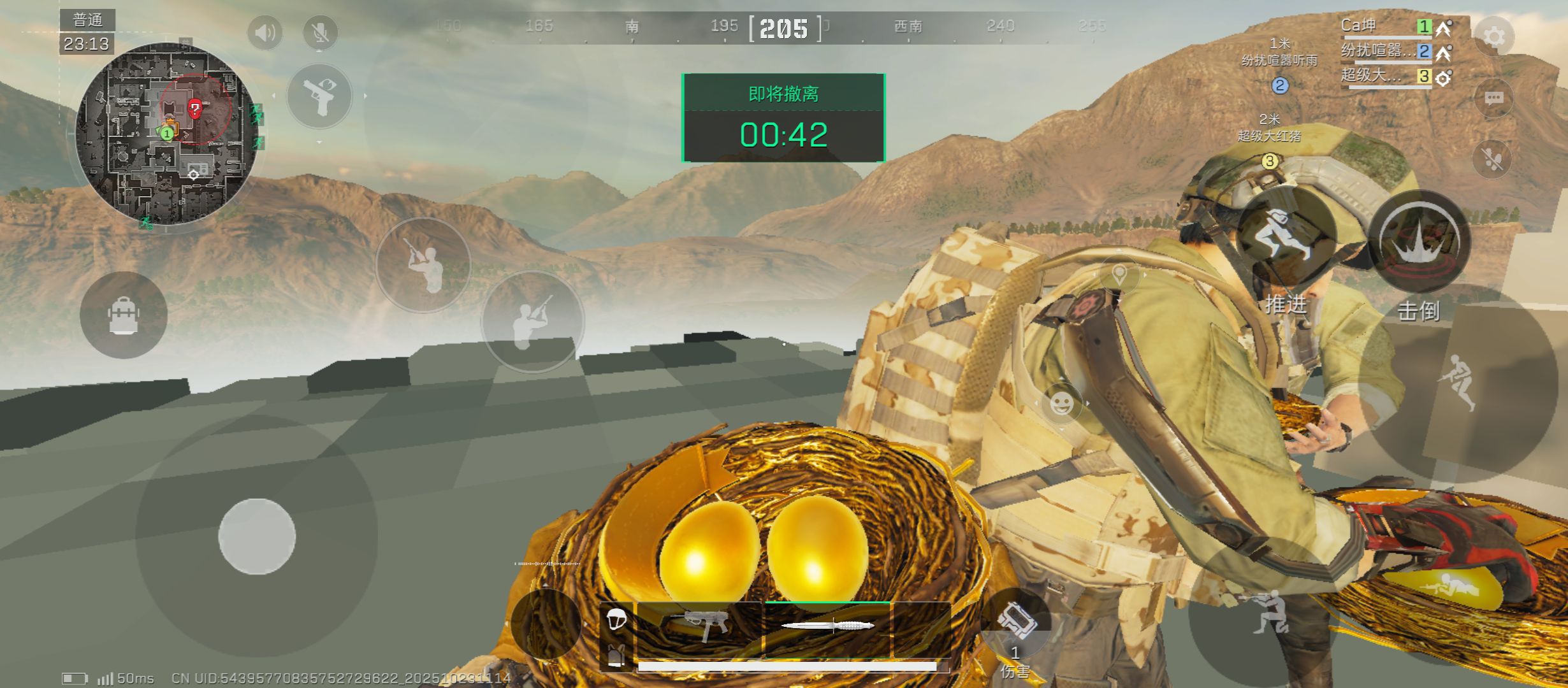Tap the location ping marker button
Screen dimensions: 1568x688
(1119, 275)
